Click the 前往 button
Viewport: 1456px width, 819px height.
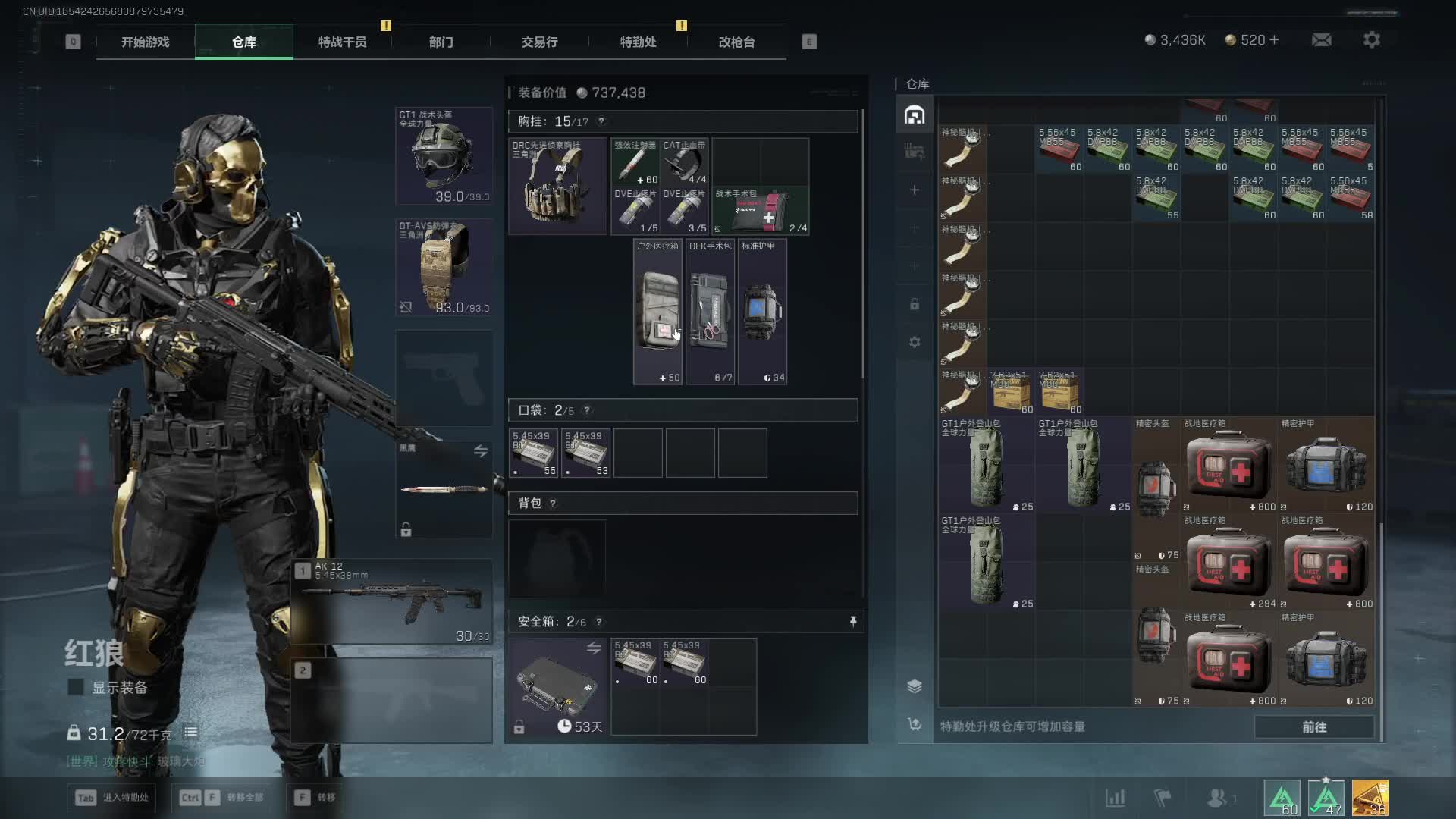[1313, 727]
